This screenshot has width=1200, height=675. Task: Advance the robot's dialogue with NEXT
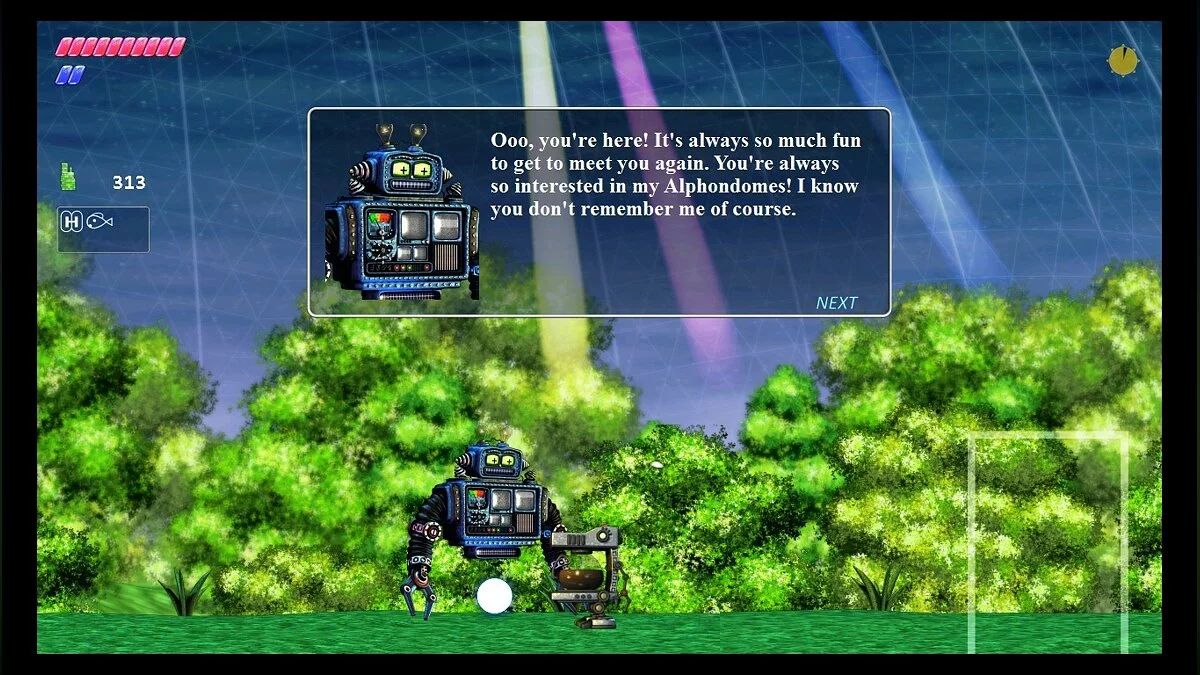point(836,303)
